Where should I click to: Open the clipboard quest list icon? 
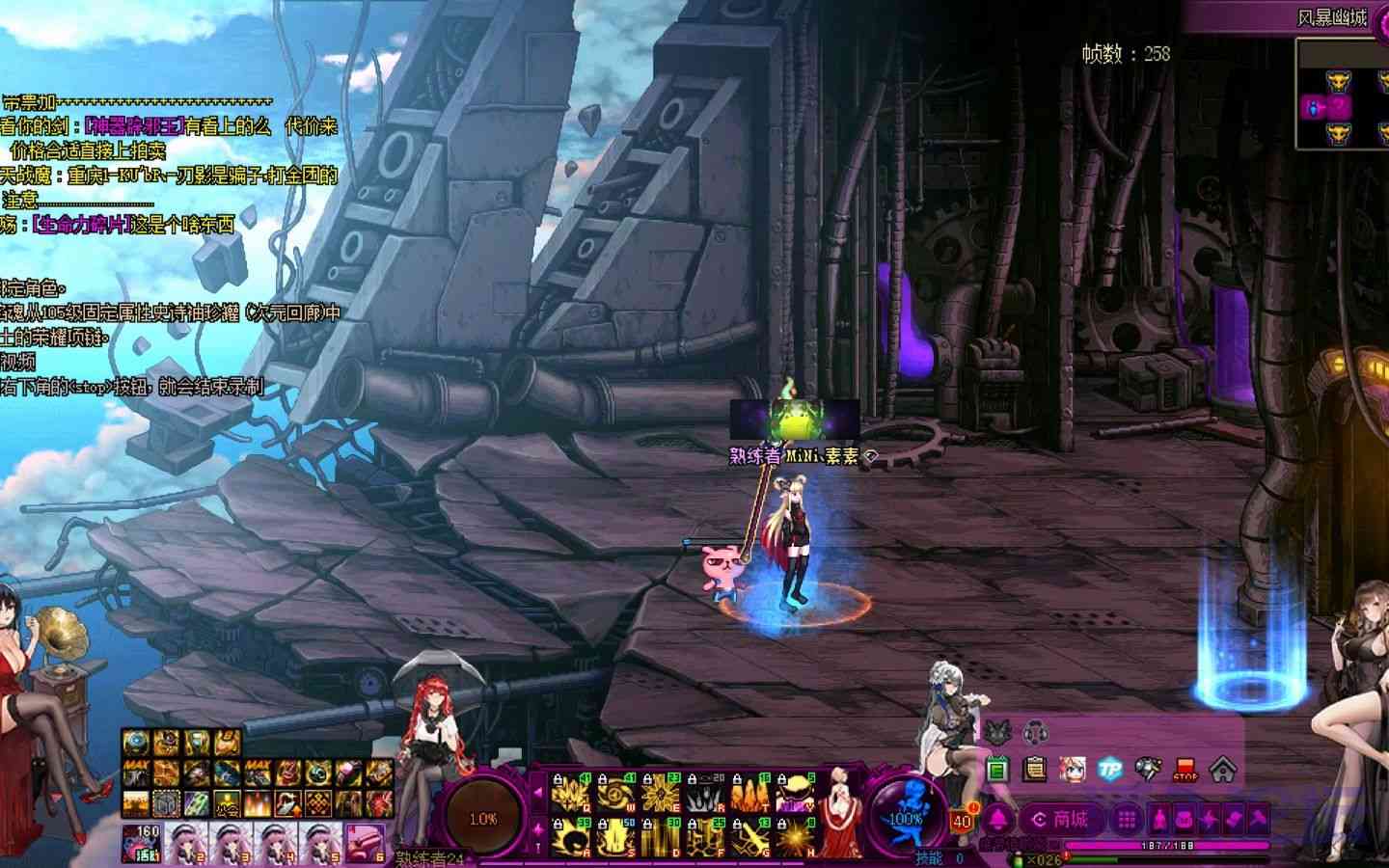pyautogui.click(x=1035, y=770)
